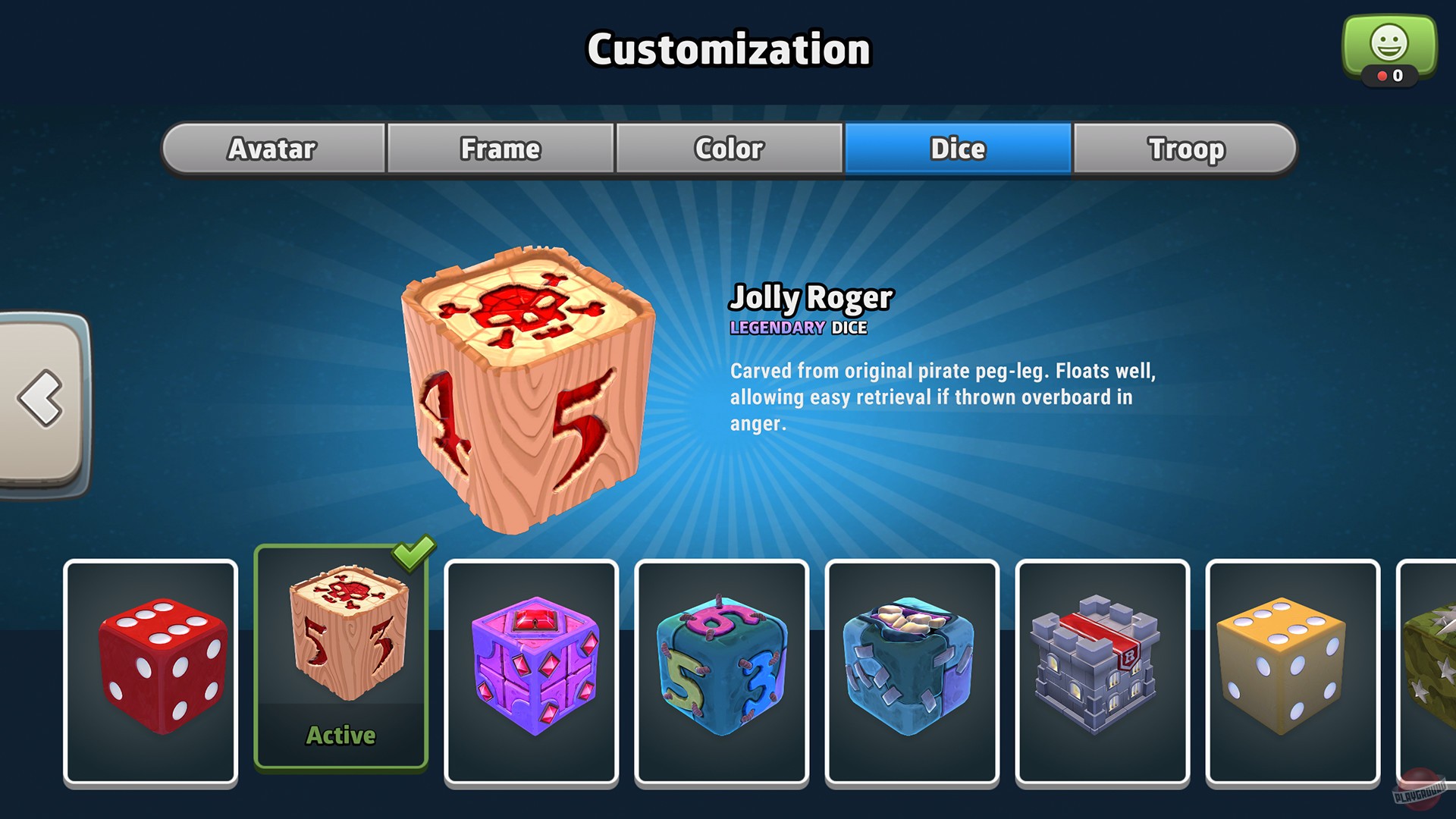Switch to the Avatar tab

click(x=271, y=149)
